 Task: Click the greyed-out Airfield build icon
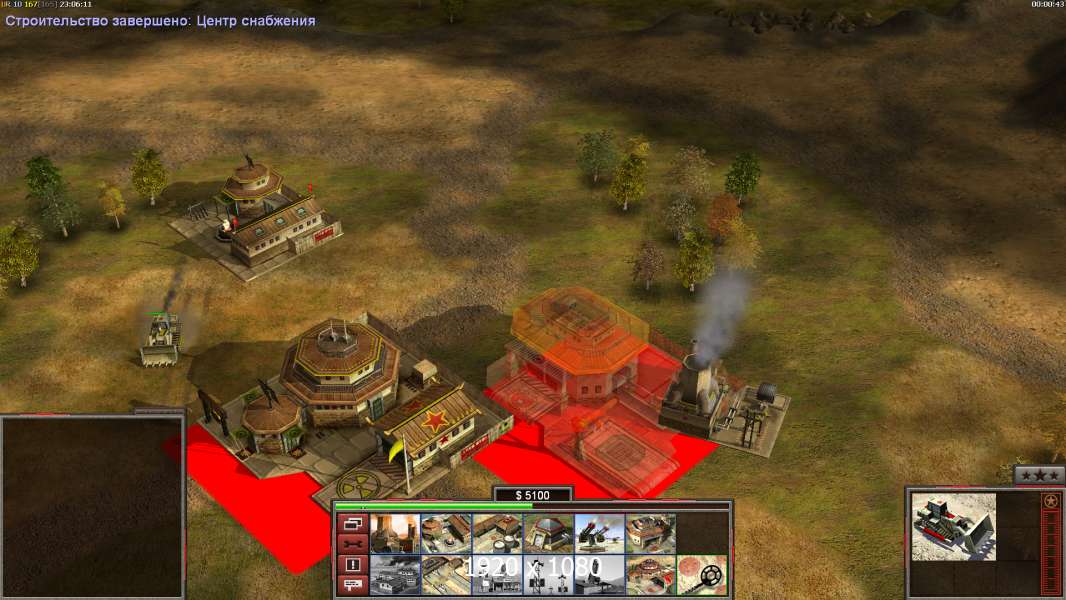pos(395,575)
